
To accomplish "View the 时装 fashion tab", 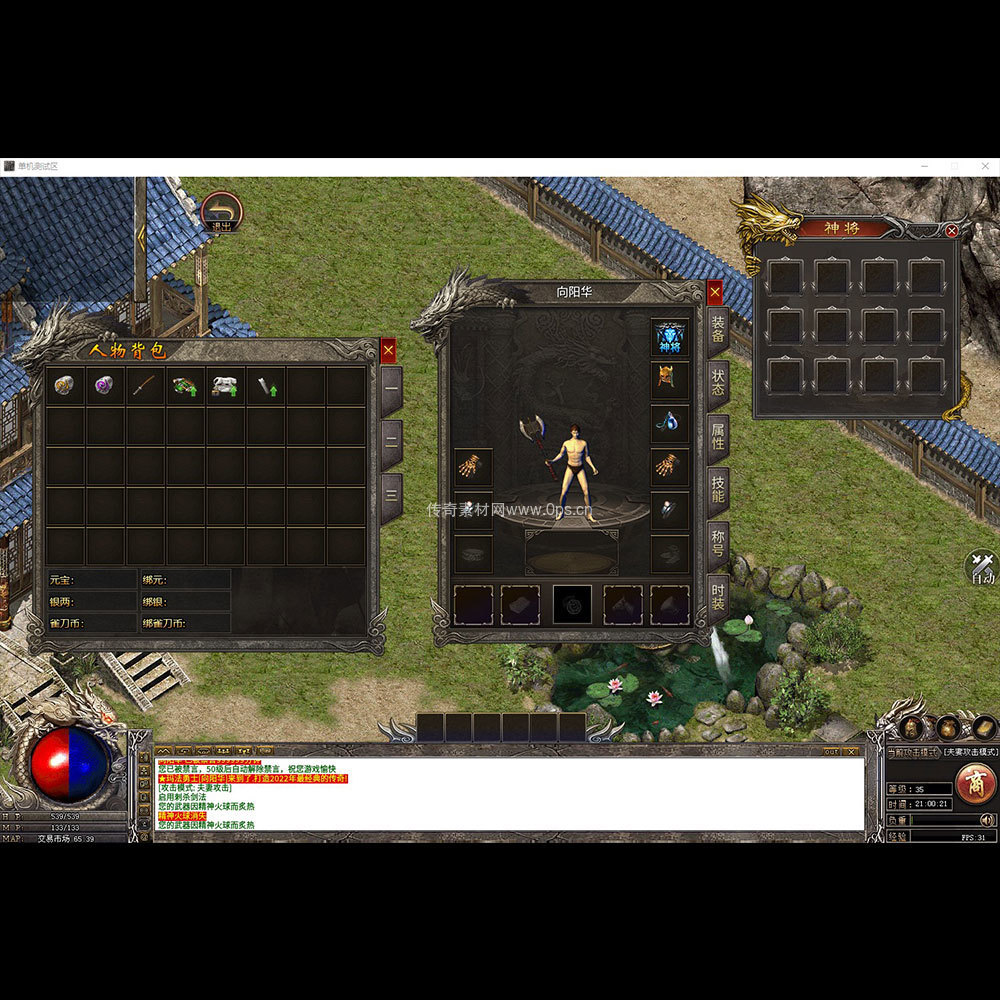I will [718, 600].
